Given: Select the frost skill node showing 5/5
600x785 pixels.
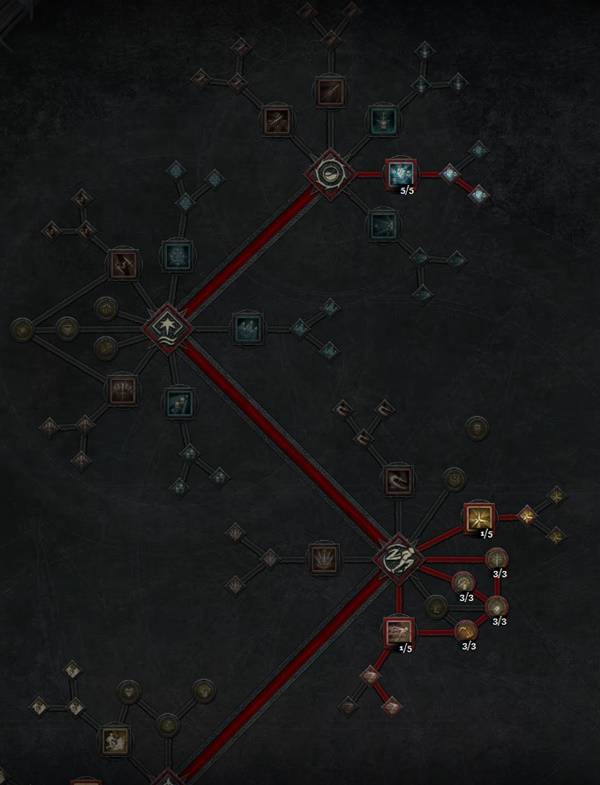Looking at the screenshot, I should [x=400, y=174].
